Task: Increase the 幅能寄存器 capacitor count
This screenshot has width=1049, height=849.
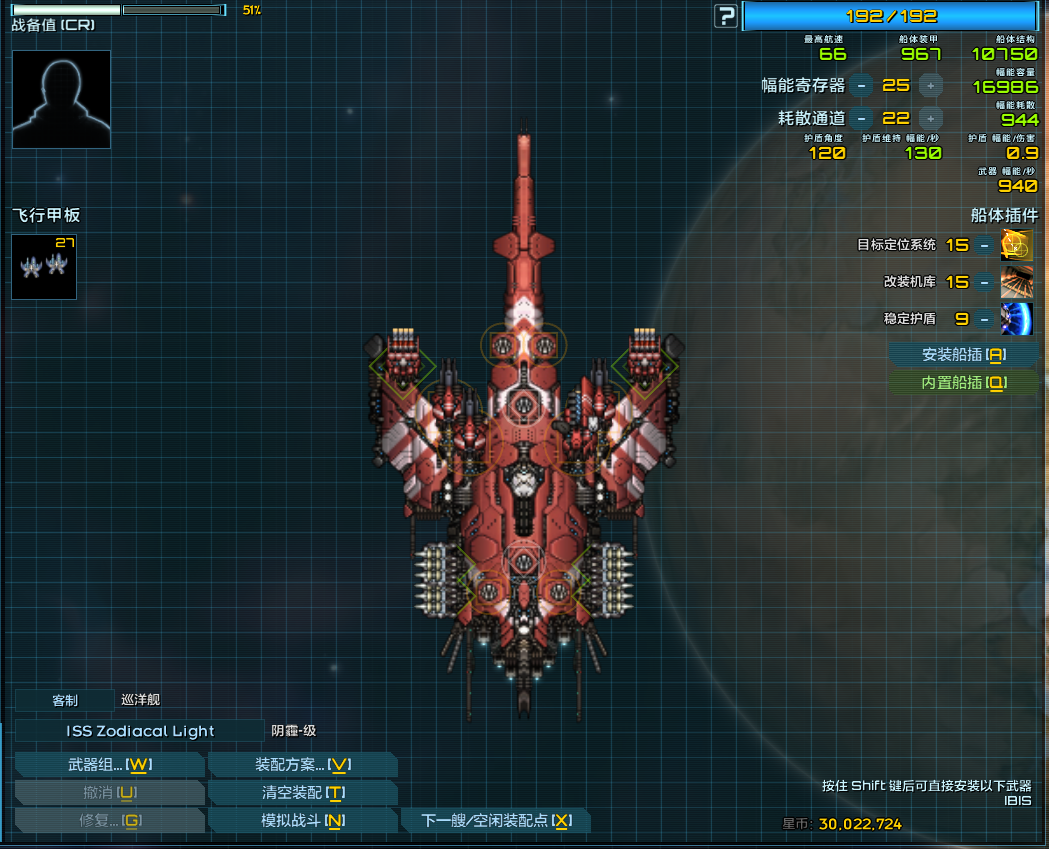Action: [930, 86]
